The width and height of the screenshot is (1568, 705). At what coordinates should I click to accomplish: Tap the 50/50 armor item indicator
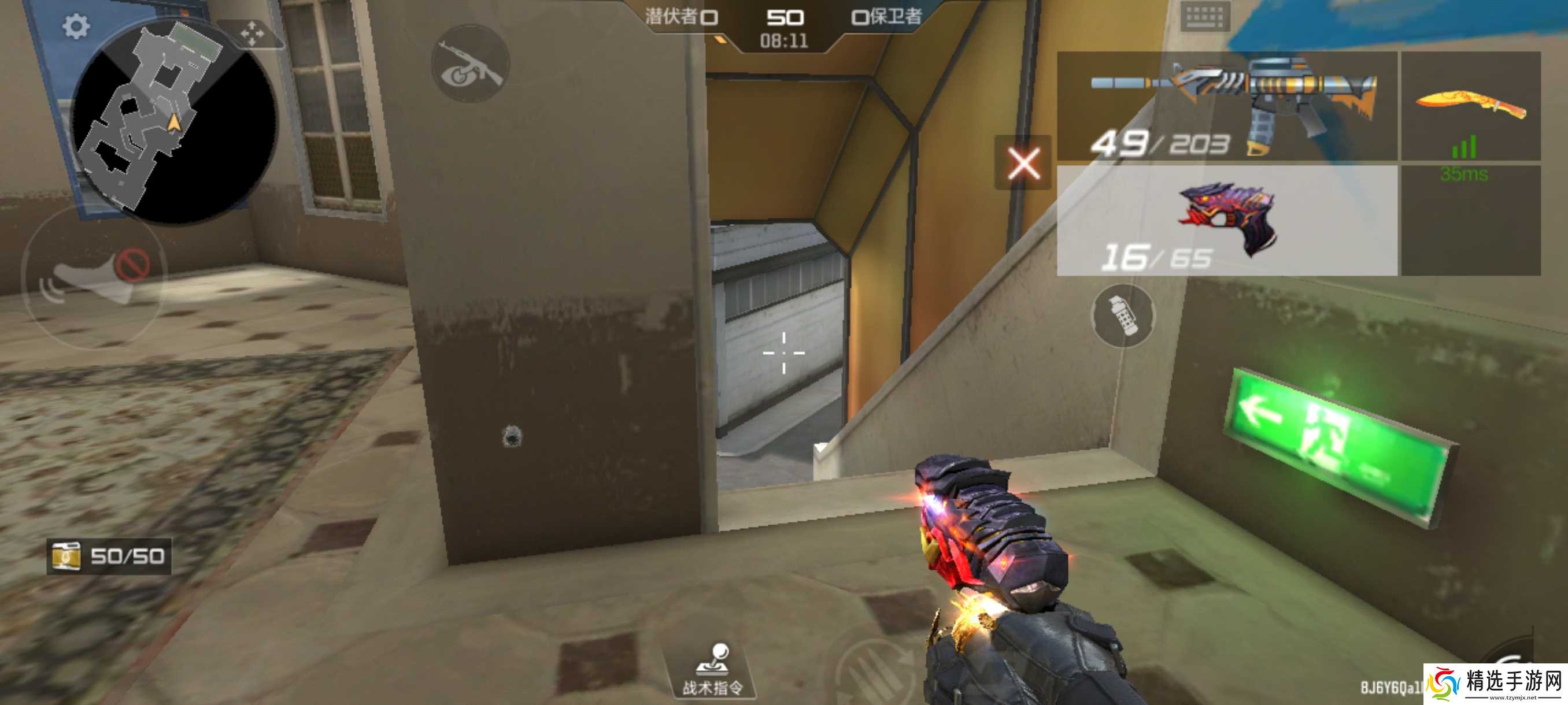coord(109,556)
